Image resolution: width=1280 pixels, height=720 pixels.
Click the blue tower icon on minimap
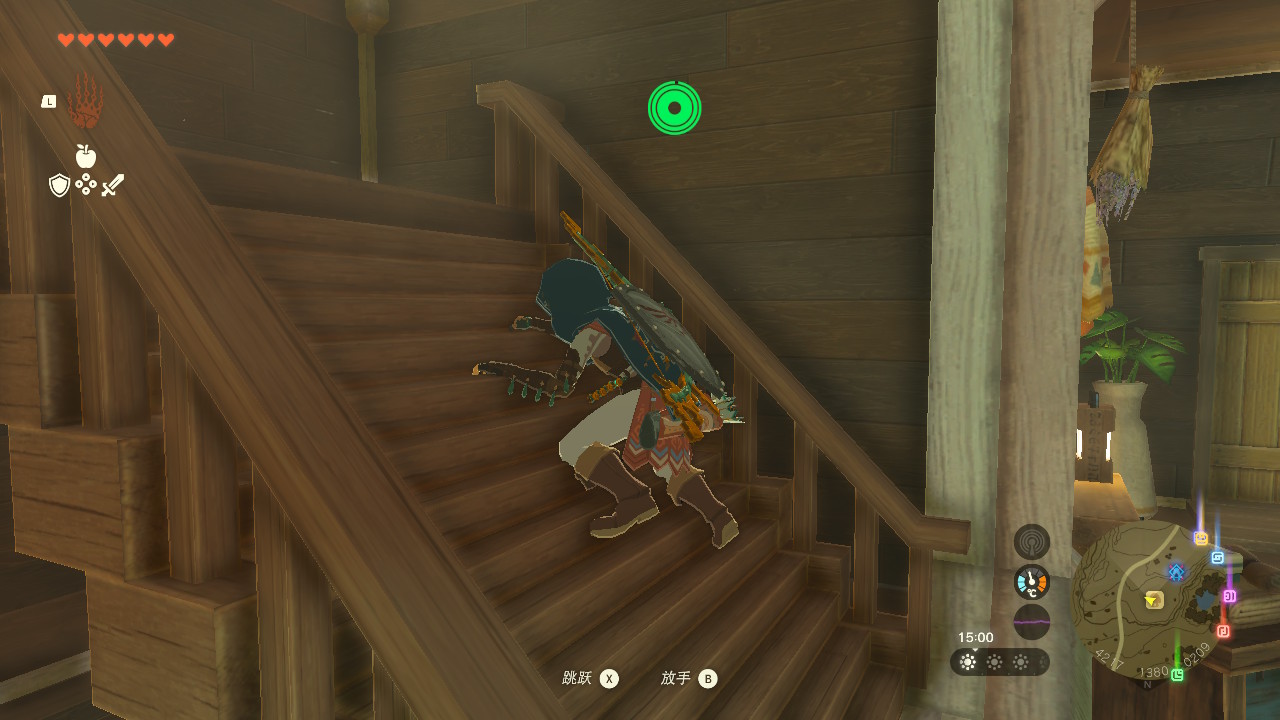[1176, 572]
